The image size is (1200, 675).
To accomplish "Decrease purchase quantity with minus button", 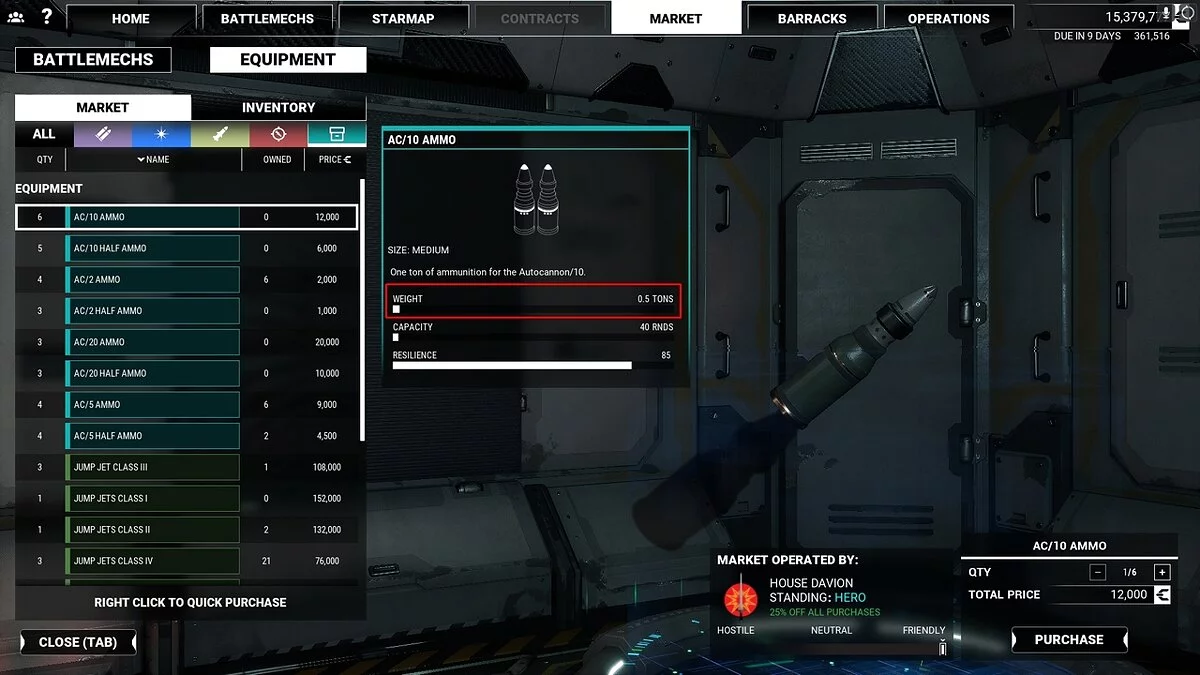I will coord(1098,572).
